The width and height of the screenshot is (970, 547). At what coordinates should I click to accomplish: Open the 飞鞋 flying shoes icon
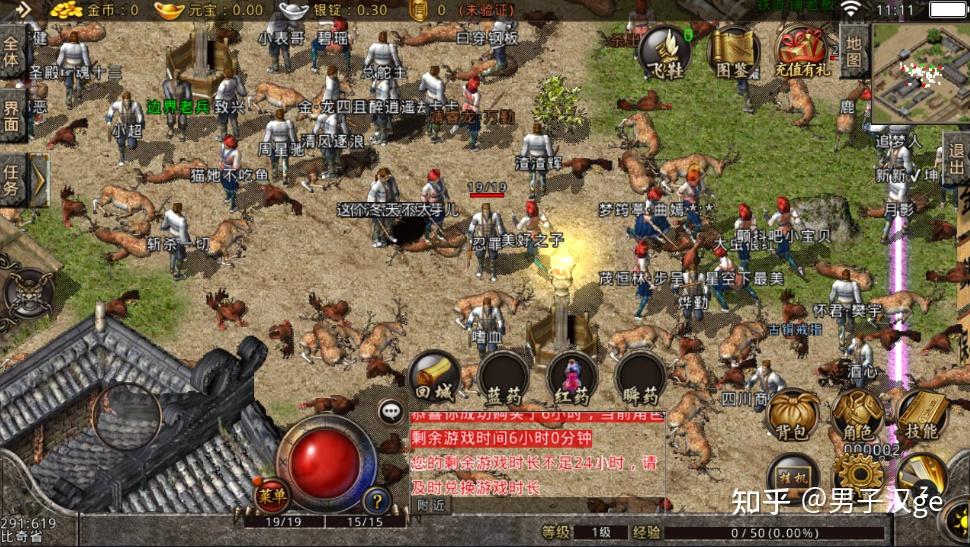pos(665,53)
